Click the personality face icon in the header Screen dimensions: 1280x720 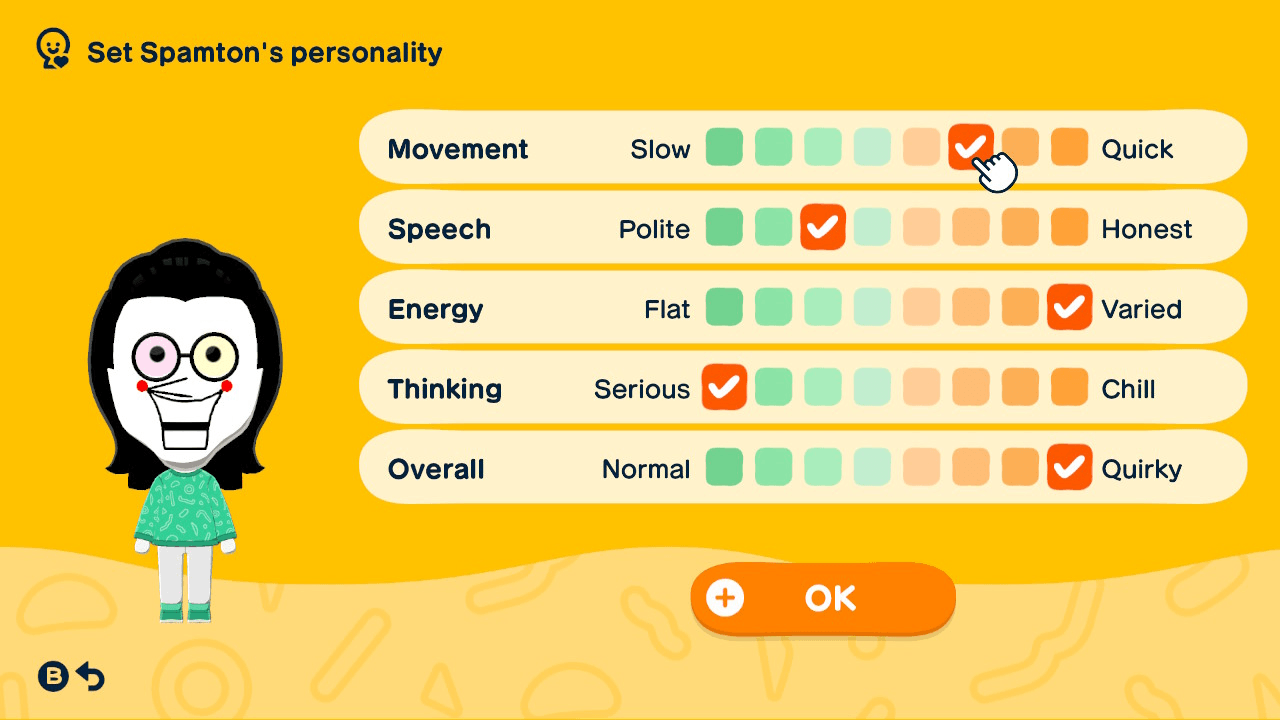click(x=51, y=46)
